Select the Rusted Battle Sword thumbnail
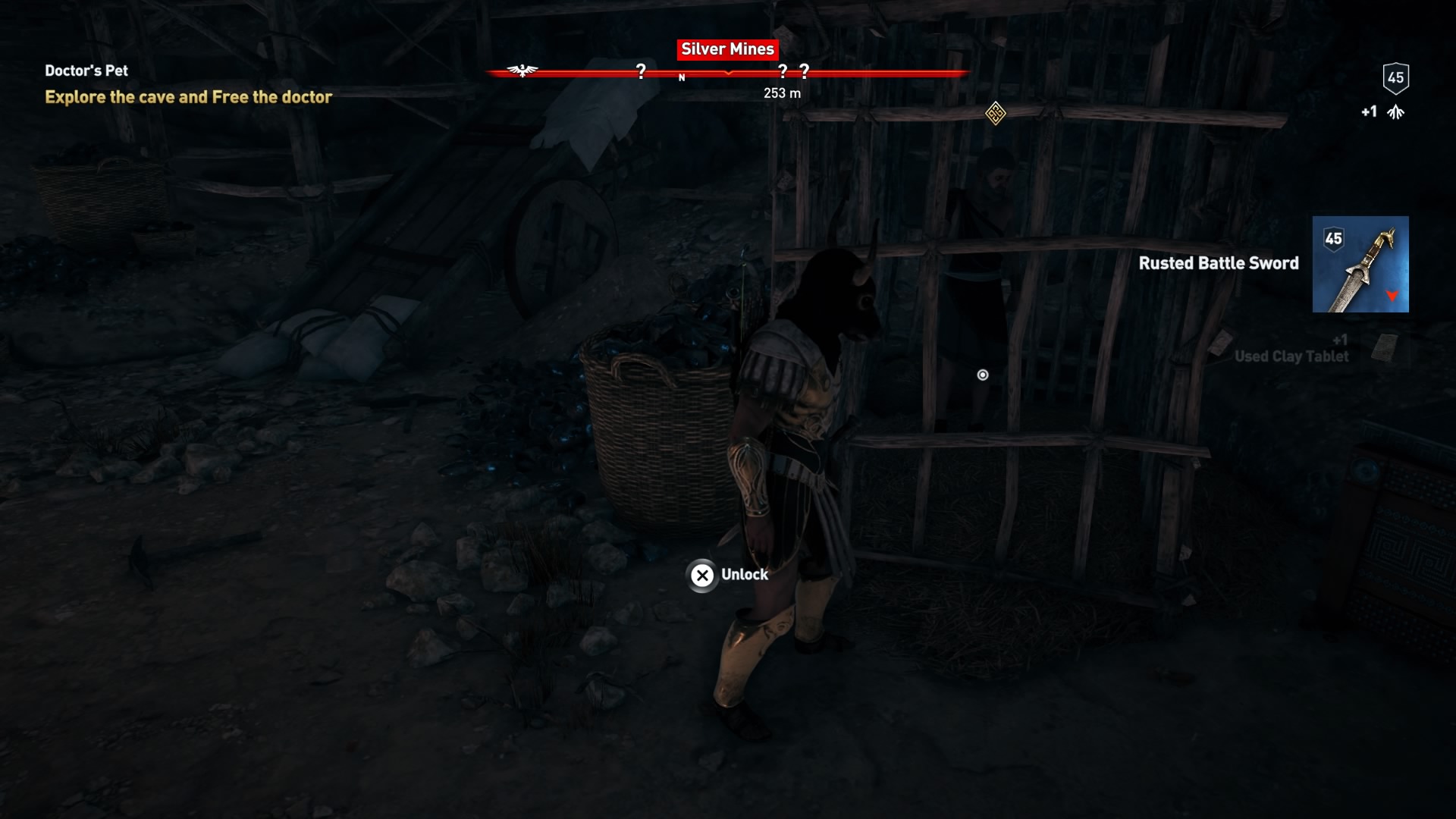 coord(1362,265)
